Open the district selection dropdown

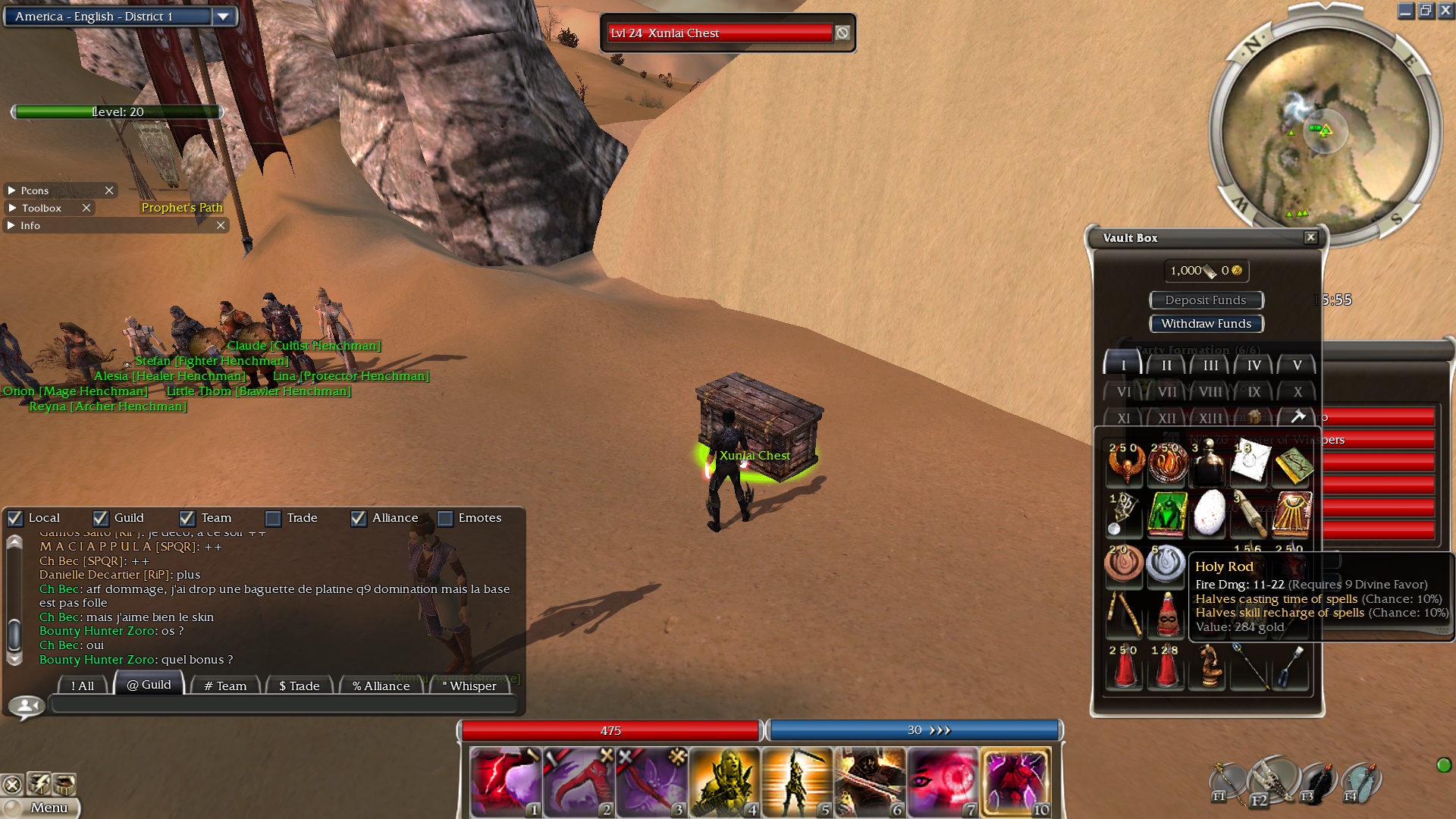point(222,17)
